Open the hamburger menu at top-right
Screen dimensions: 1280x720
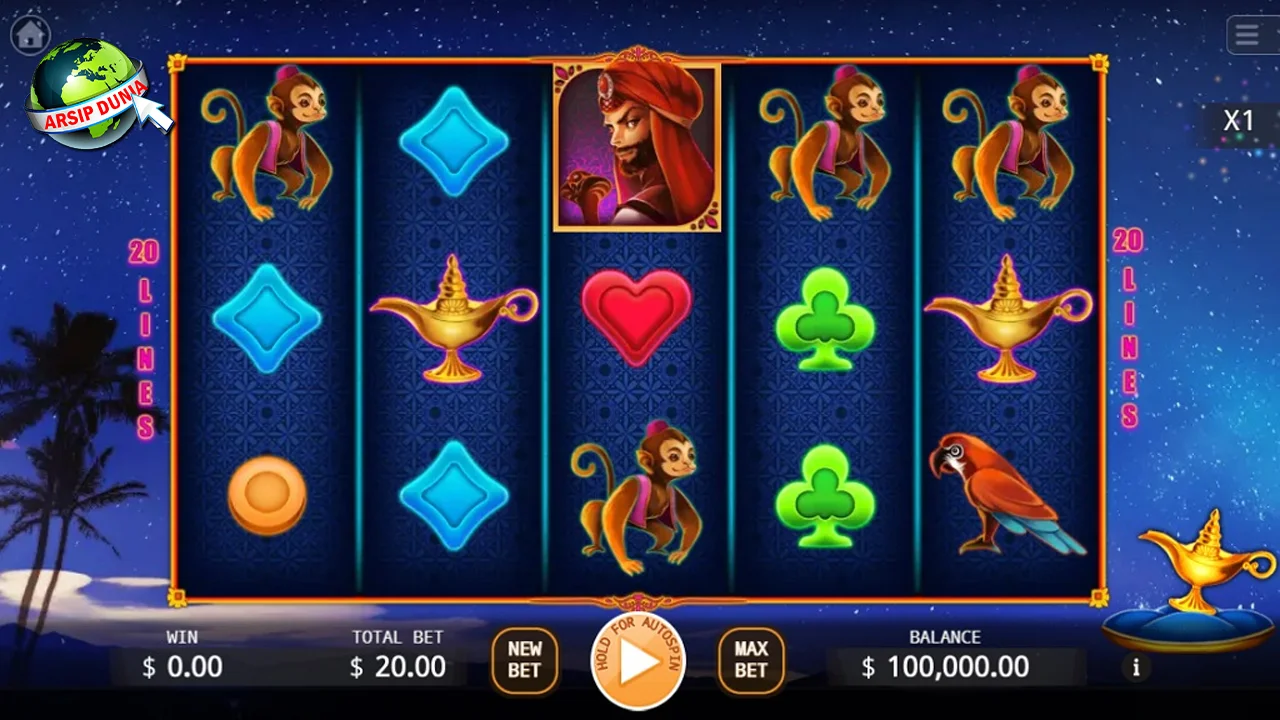tap(1246, 34)
